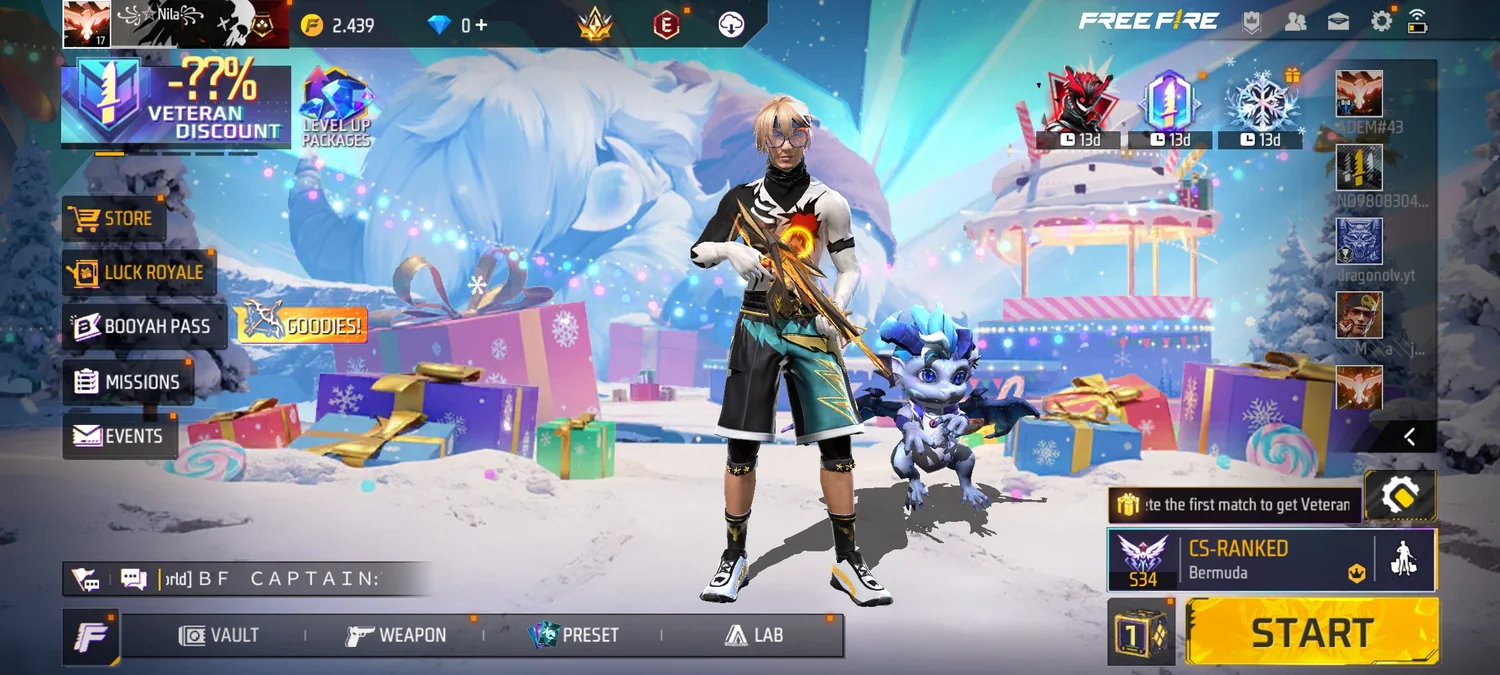Viewport: 1500px width, 675px height.
Task: Change the CS-Ranked Bermuda game mode
Action: [x=1241, y=560]
